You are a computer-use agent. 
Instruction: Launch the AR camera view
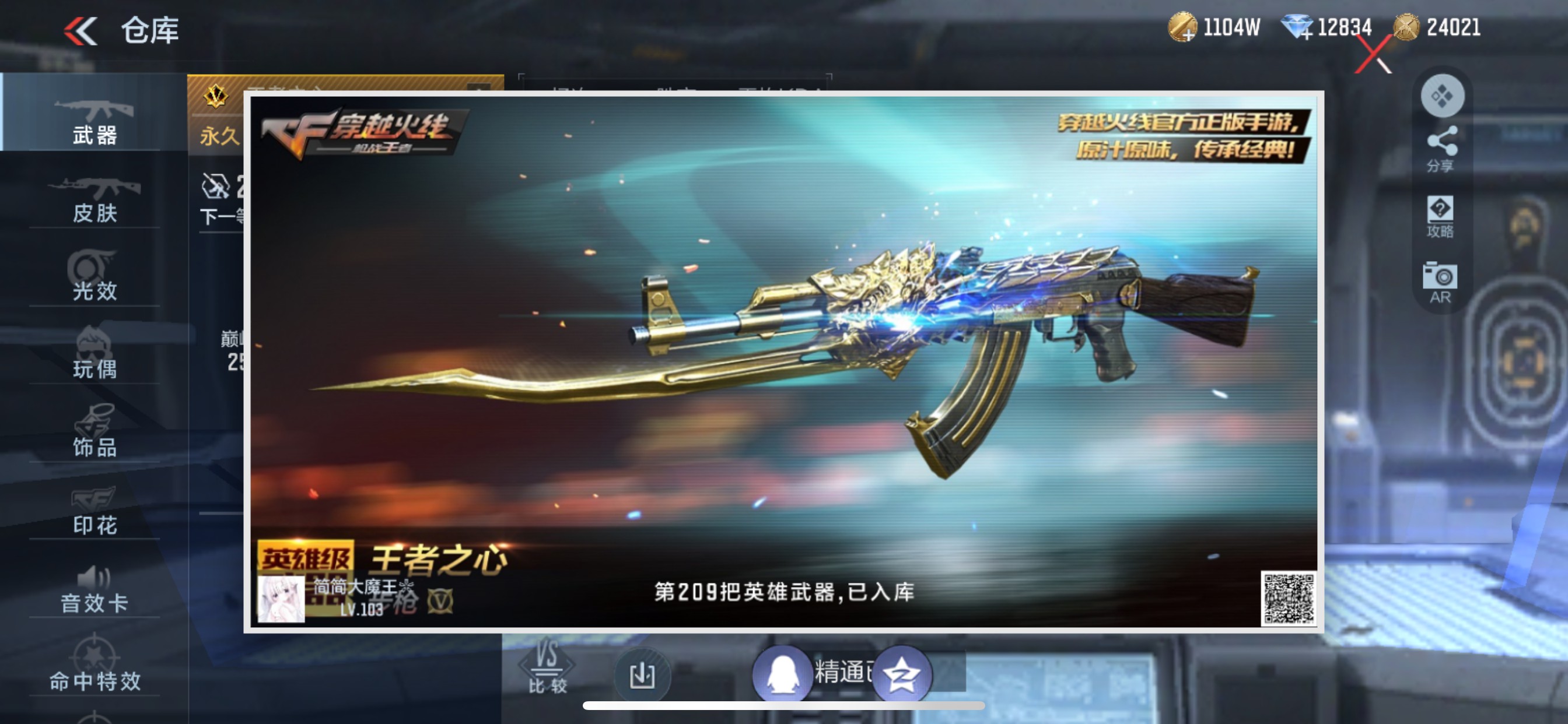pos(1440,283)
